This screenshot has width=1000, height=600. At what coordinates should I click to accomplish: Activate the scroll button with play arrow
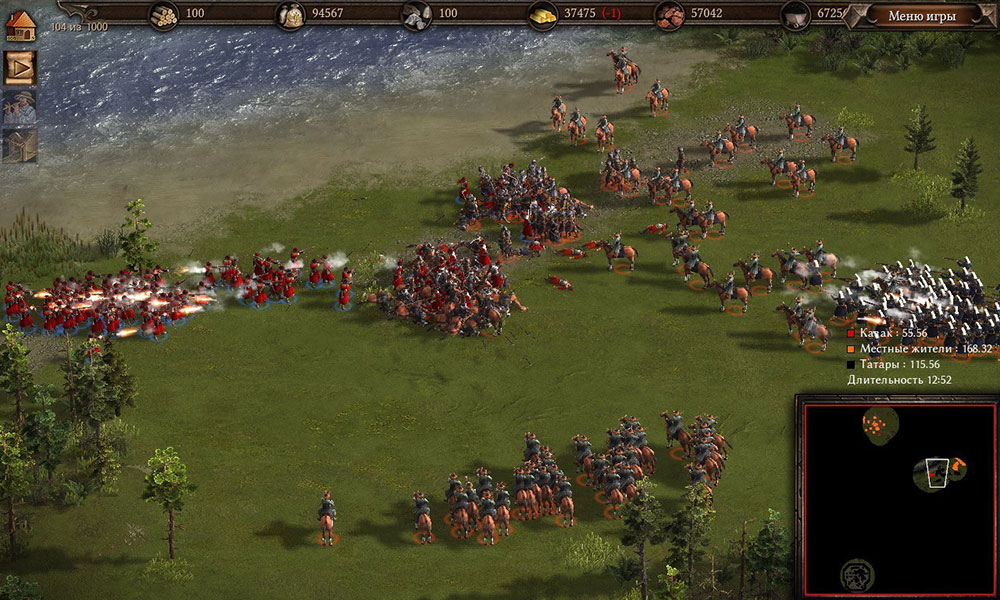20,67
